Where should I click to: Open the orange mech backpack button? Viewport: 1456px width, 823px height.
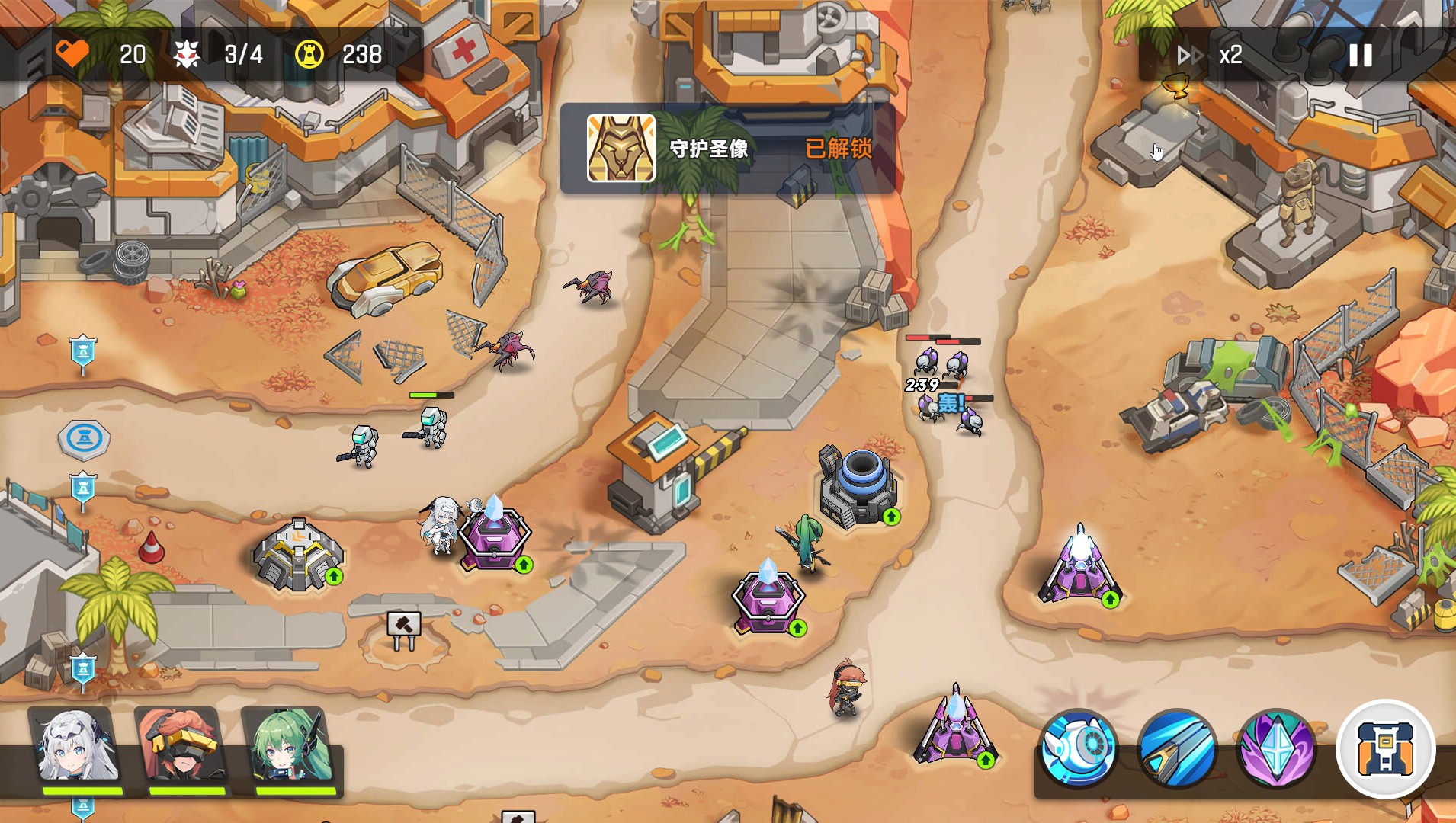[1385, 748]
